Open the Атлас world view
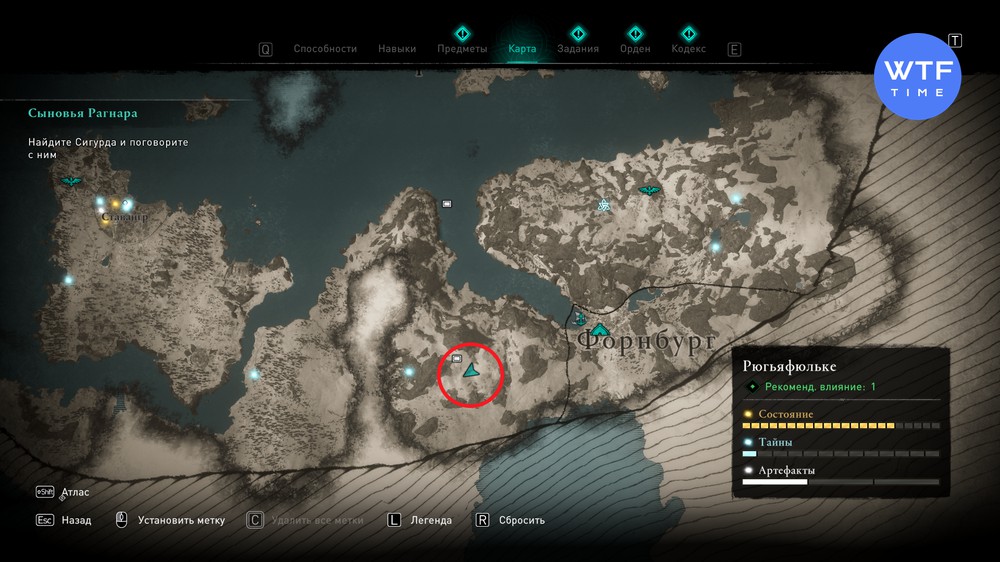The image size is (1000, 562). pyautogui.click(x=75, y=493)
